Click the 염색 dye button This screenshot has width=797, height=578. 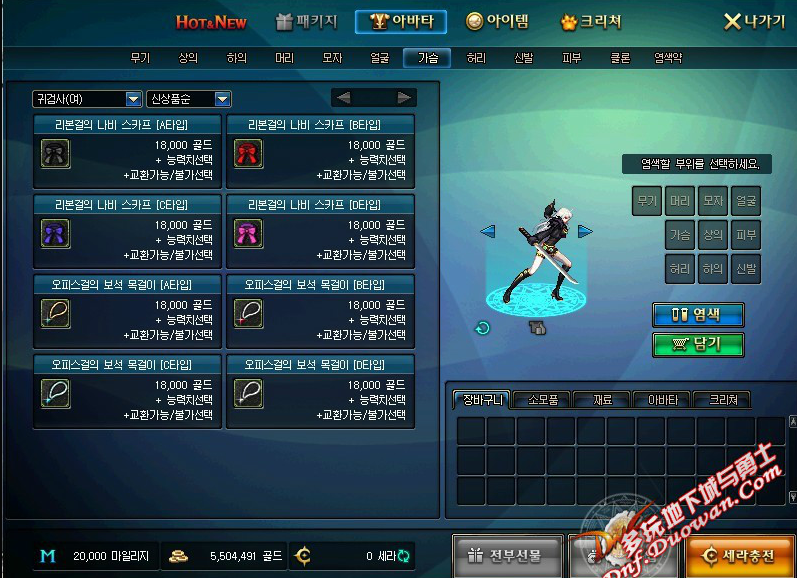(x=699, y=314)
